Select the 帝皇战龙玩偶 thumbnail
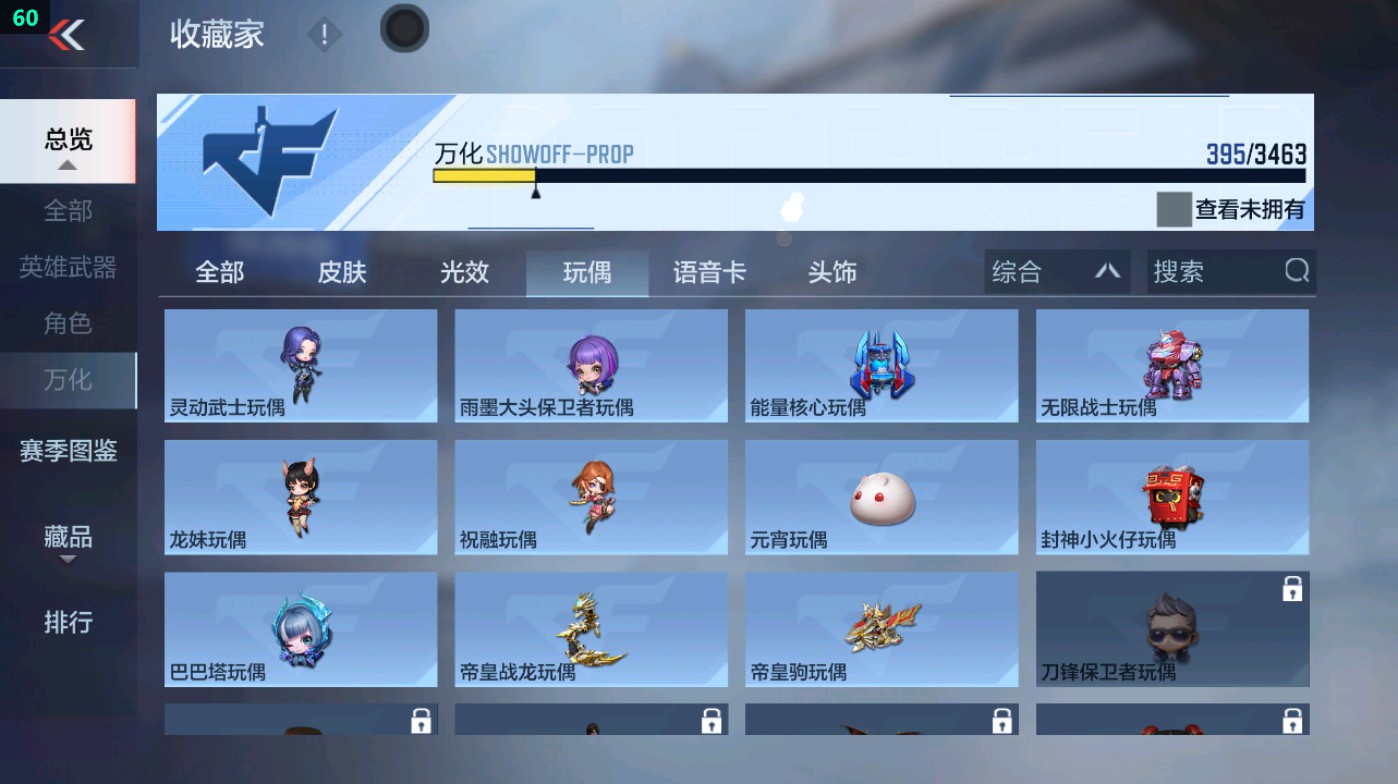Image resolution: width=1398 pixels, height=784 pixels. click(x=590, y=629)
